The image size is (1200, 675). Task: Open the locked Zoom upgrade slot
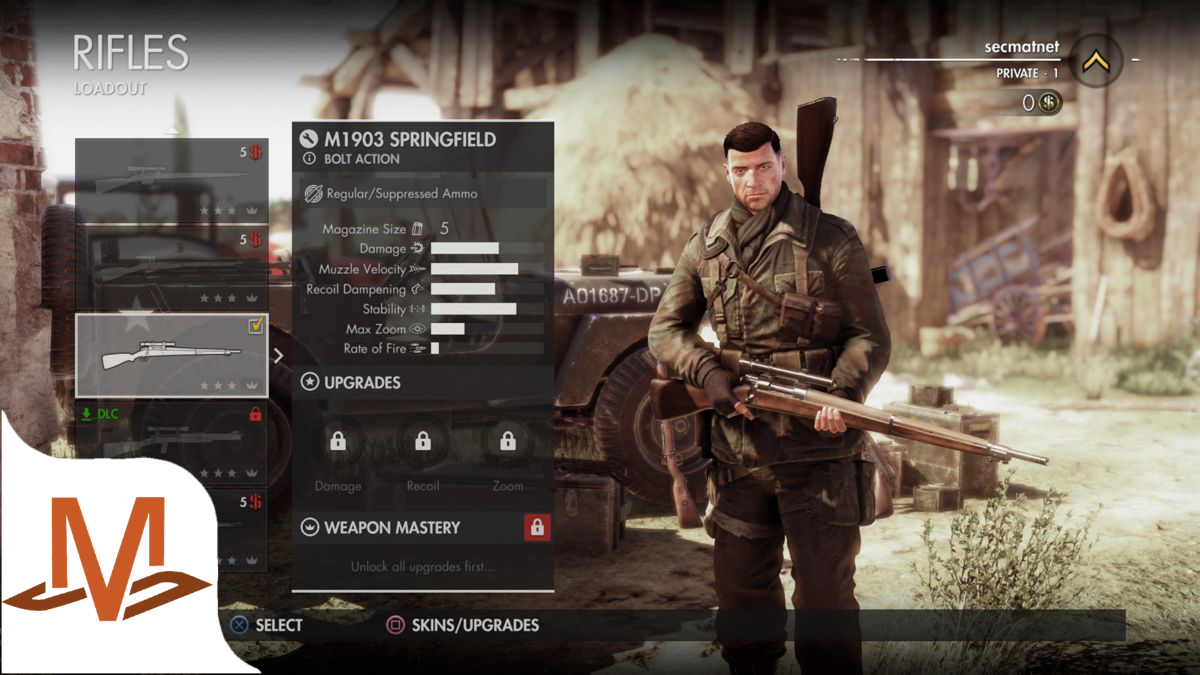(508, 441)
